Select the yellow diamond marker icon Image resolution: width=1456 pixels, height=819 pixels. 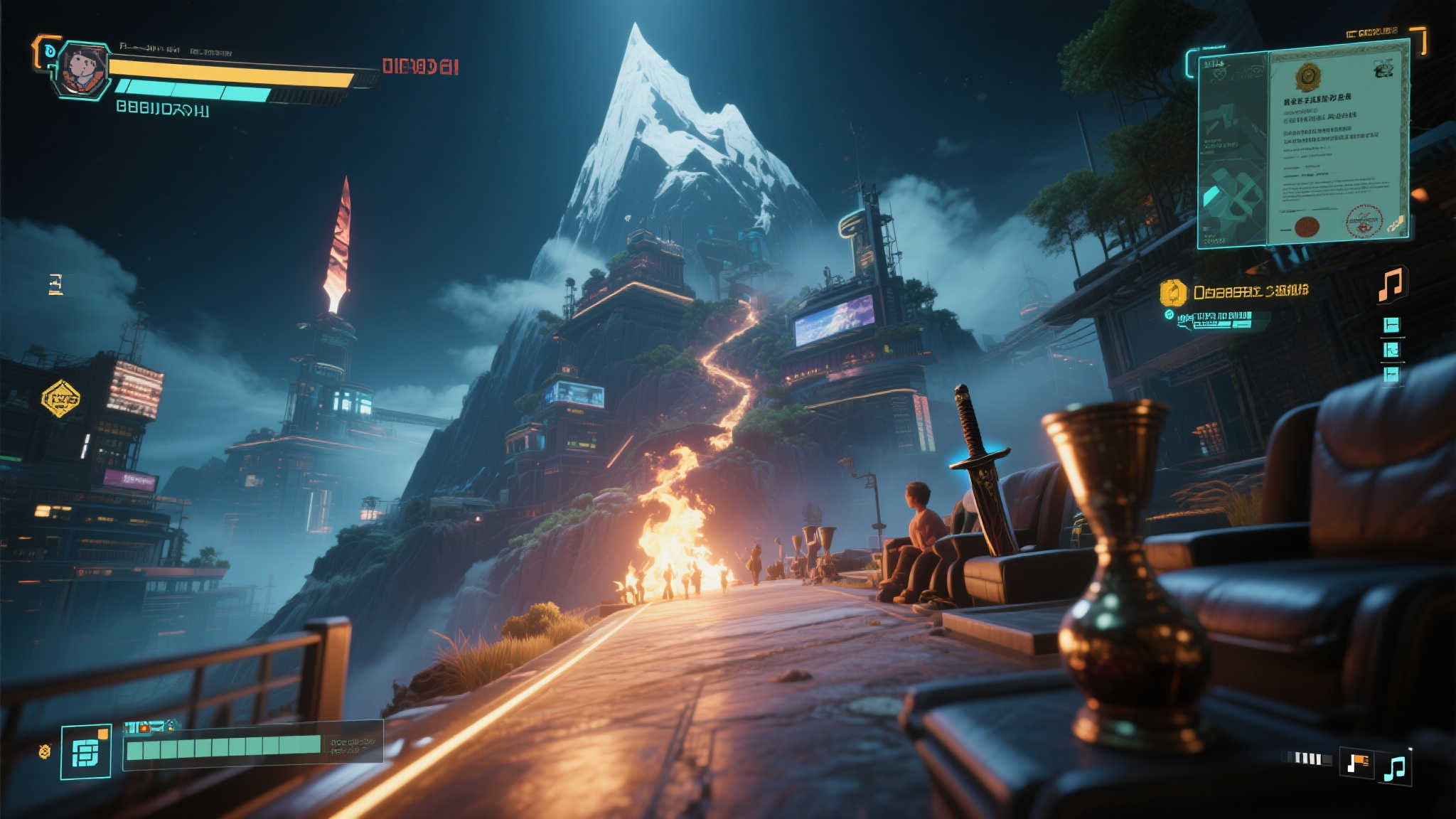[61, 398]
